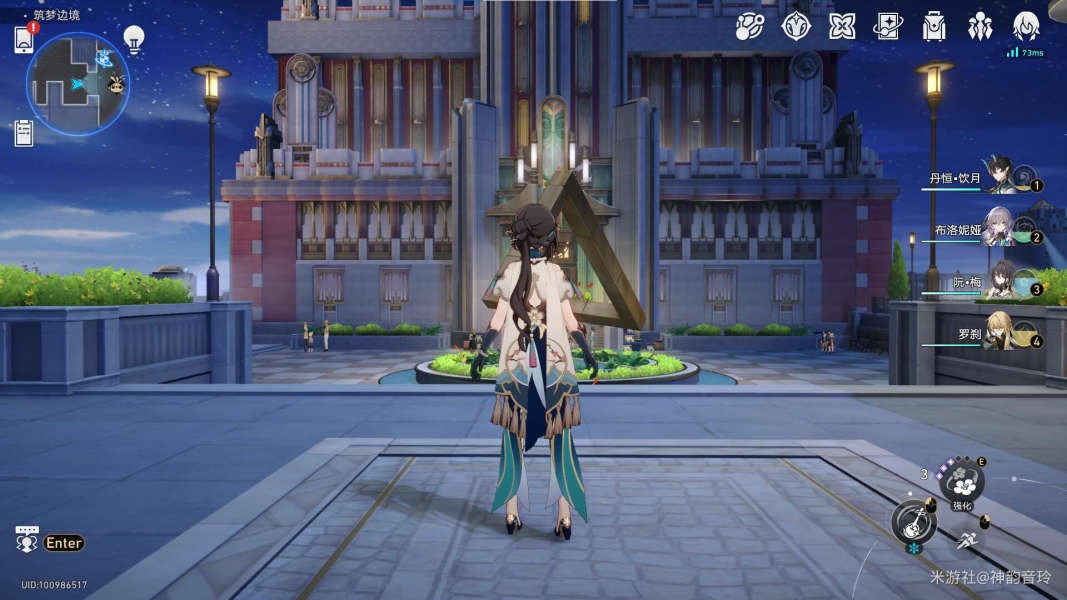The width and height of the screenshot is (1067, 600).
Task: Open the mission clipboard icon
Action: (24, 132)
